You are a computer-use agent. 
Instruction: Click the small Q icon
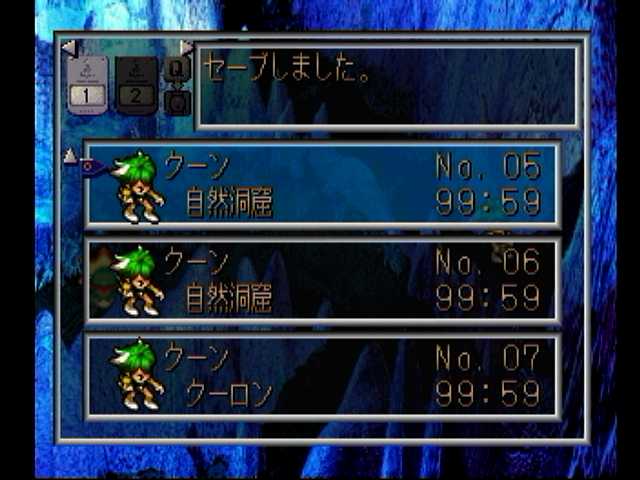(177, 69)
